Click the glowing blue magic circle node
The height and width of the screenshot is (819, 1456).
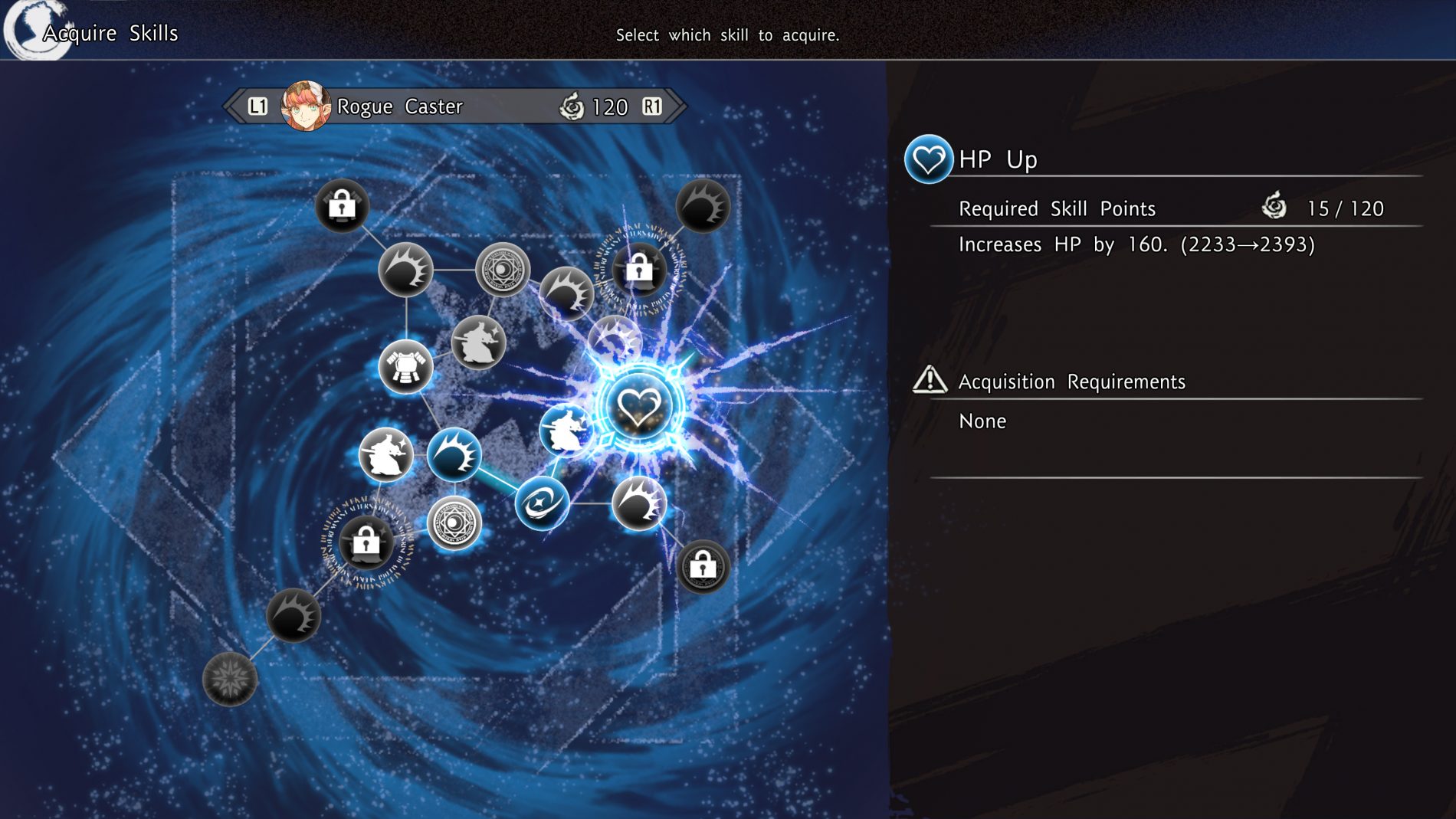454,524
